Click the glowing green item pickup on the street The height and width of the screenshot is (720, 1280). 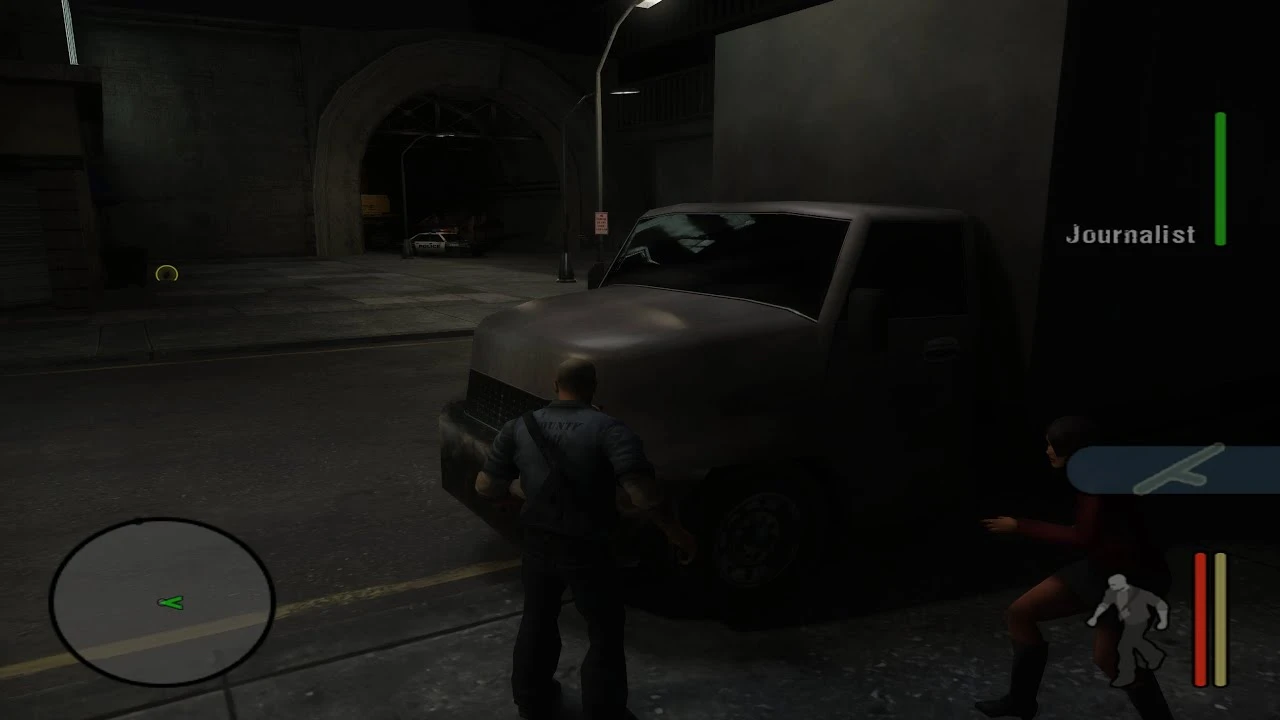167,273
